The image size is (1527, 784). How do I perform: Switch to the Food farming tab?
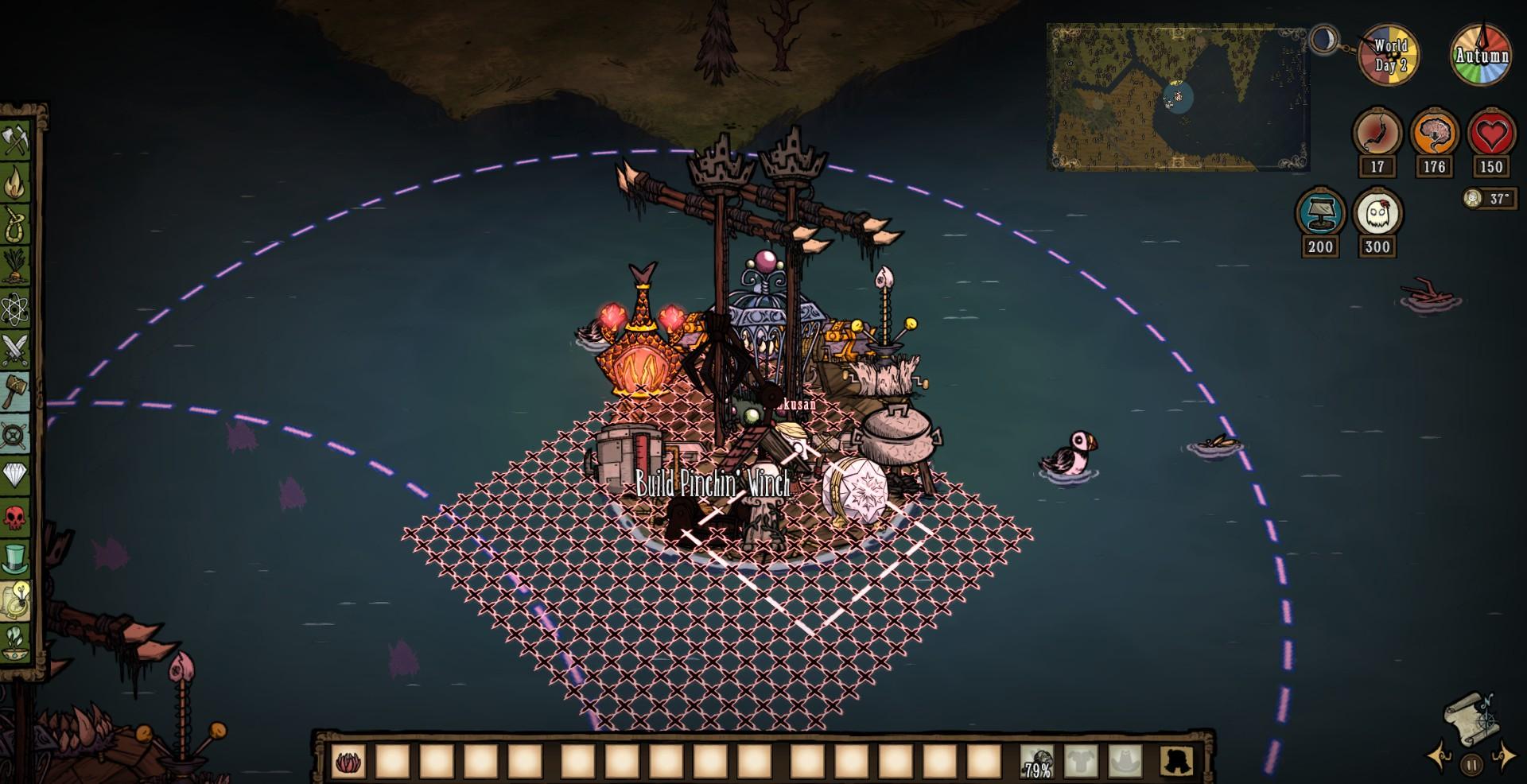pos(17,266)
